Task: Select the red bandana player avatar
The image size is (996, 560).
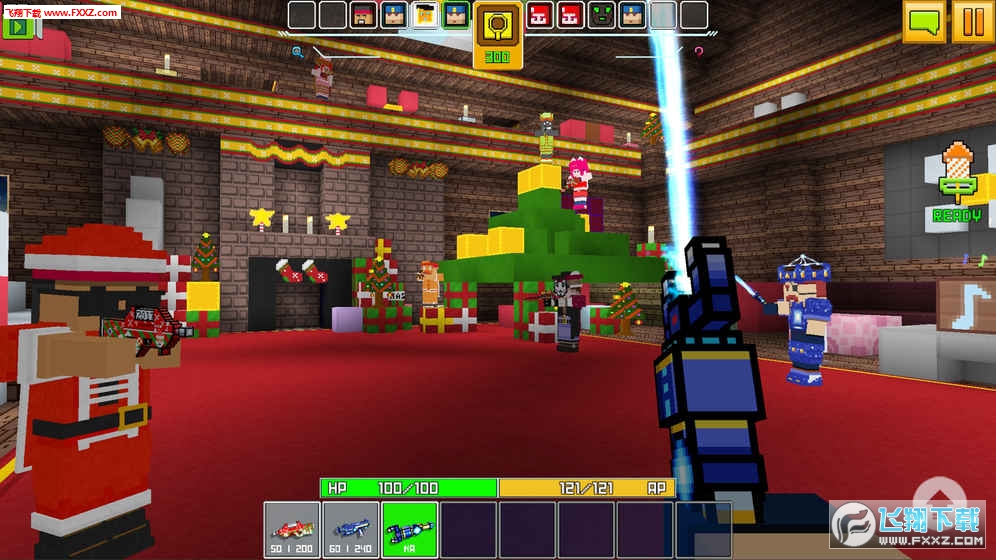Action: (364, 15)
